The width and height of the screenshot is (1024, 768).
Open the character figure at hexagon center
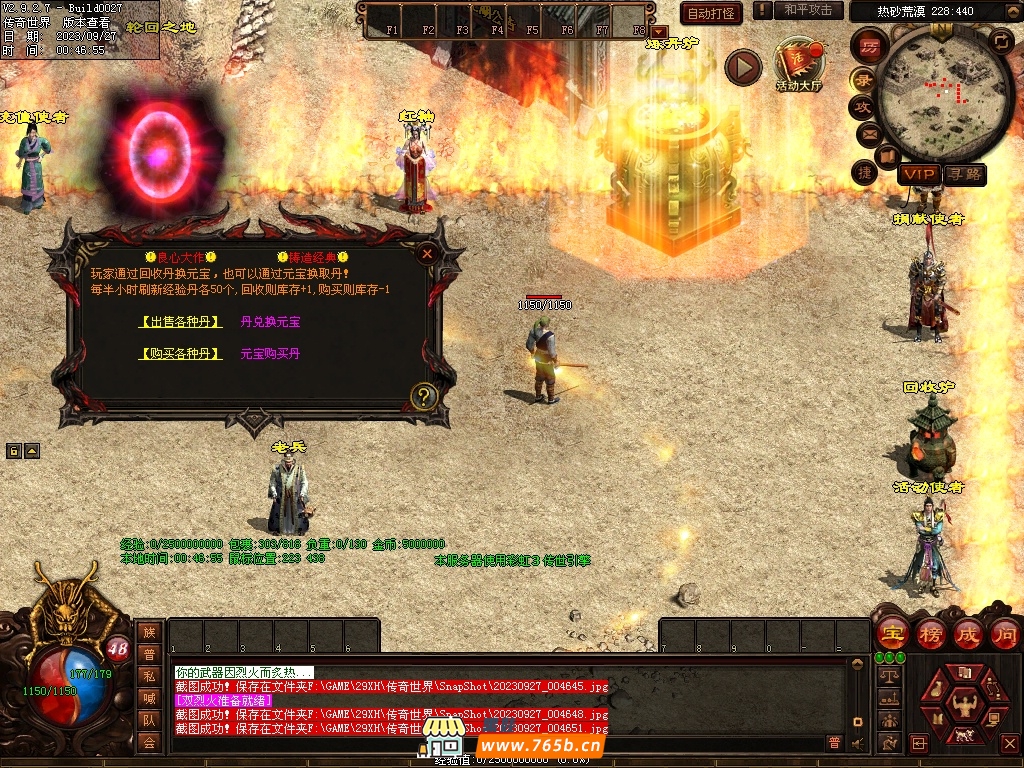point(965,703)
